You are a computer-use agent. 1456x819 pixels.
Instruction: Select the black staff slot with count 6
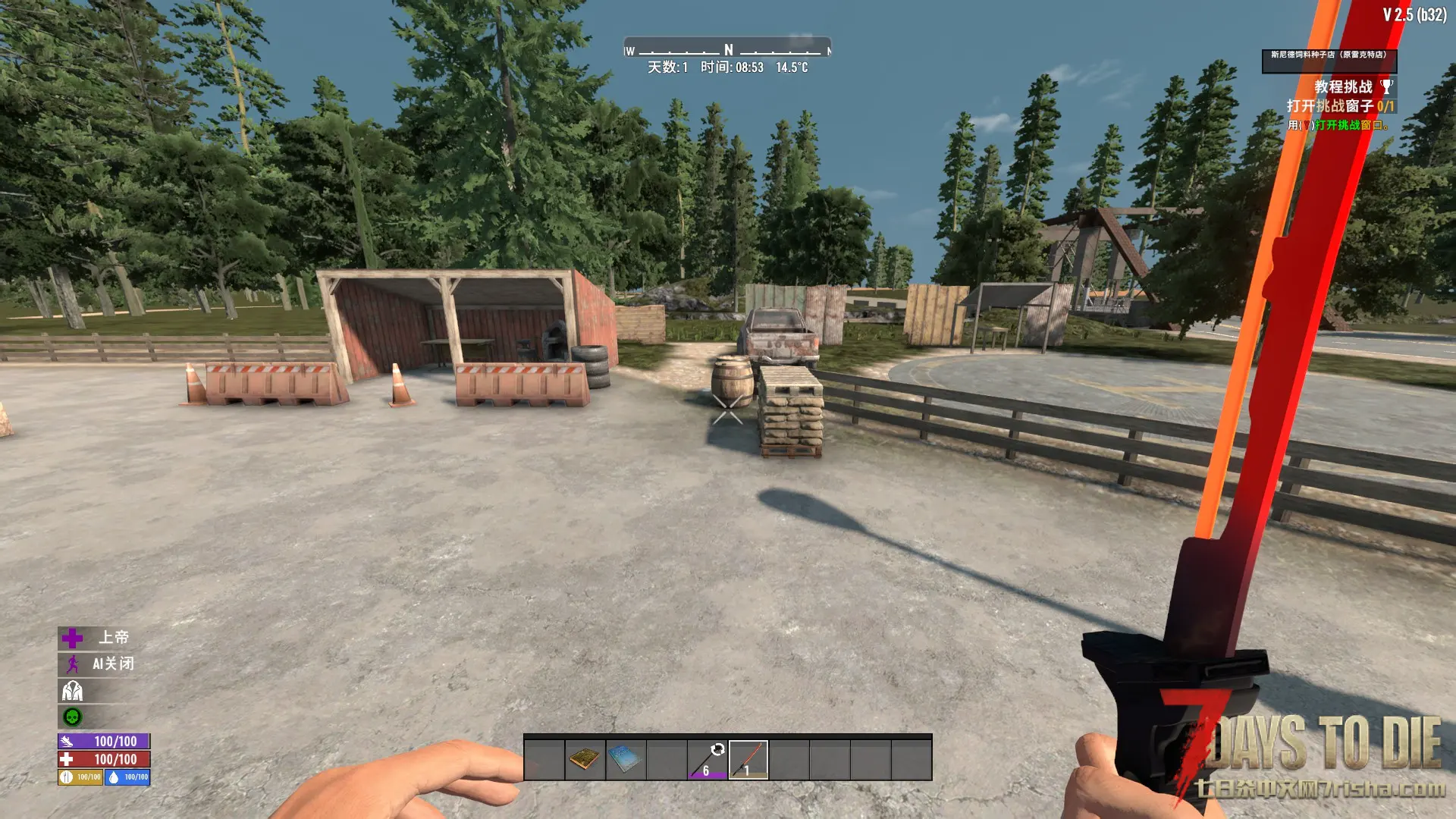(708, 759)
